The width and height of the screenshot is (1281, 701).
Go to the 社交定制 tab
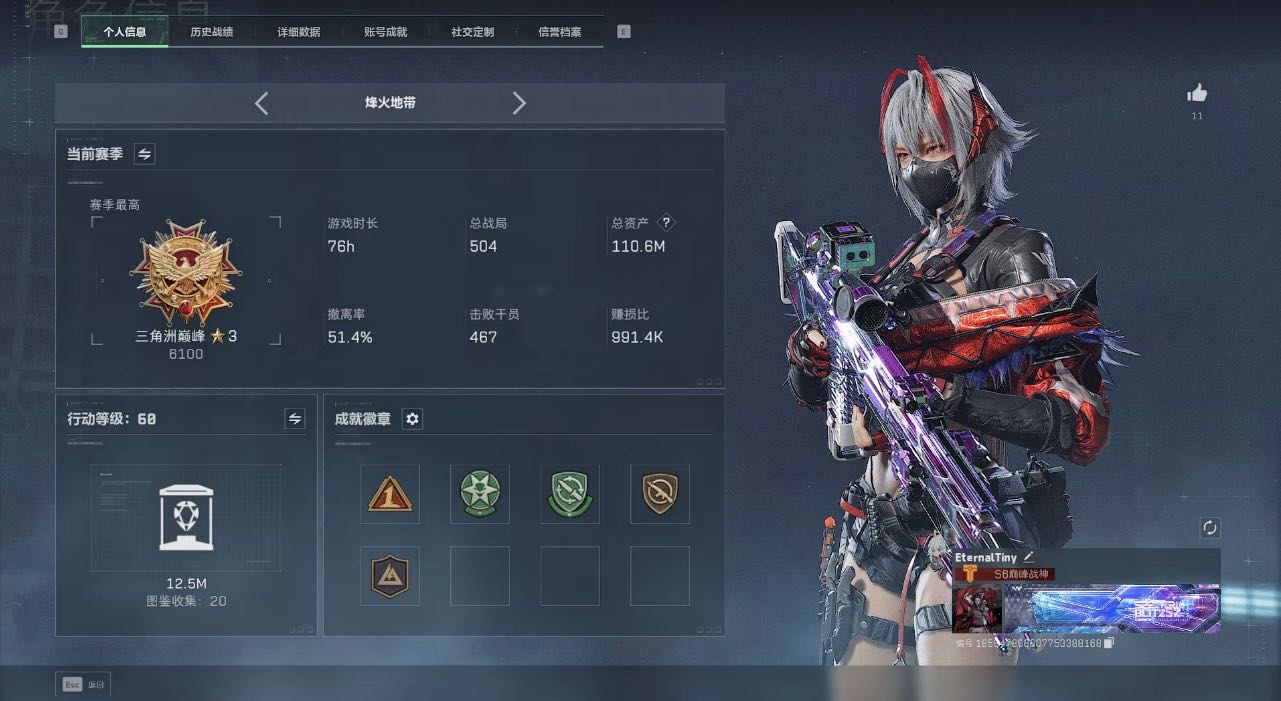coord(473,32)
